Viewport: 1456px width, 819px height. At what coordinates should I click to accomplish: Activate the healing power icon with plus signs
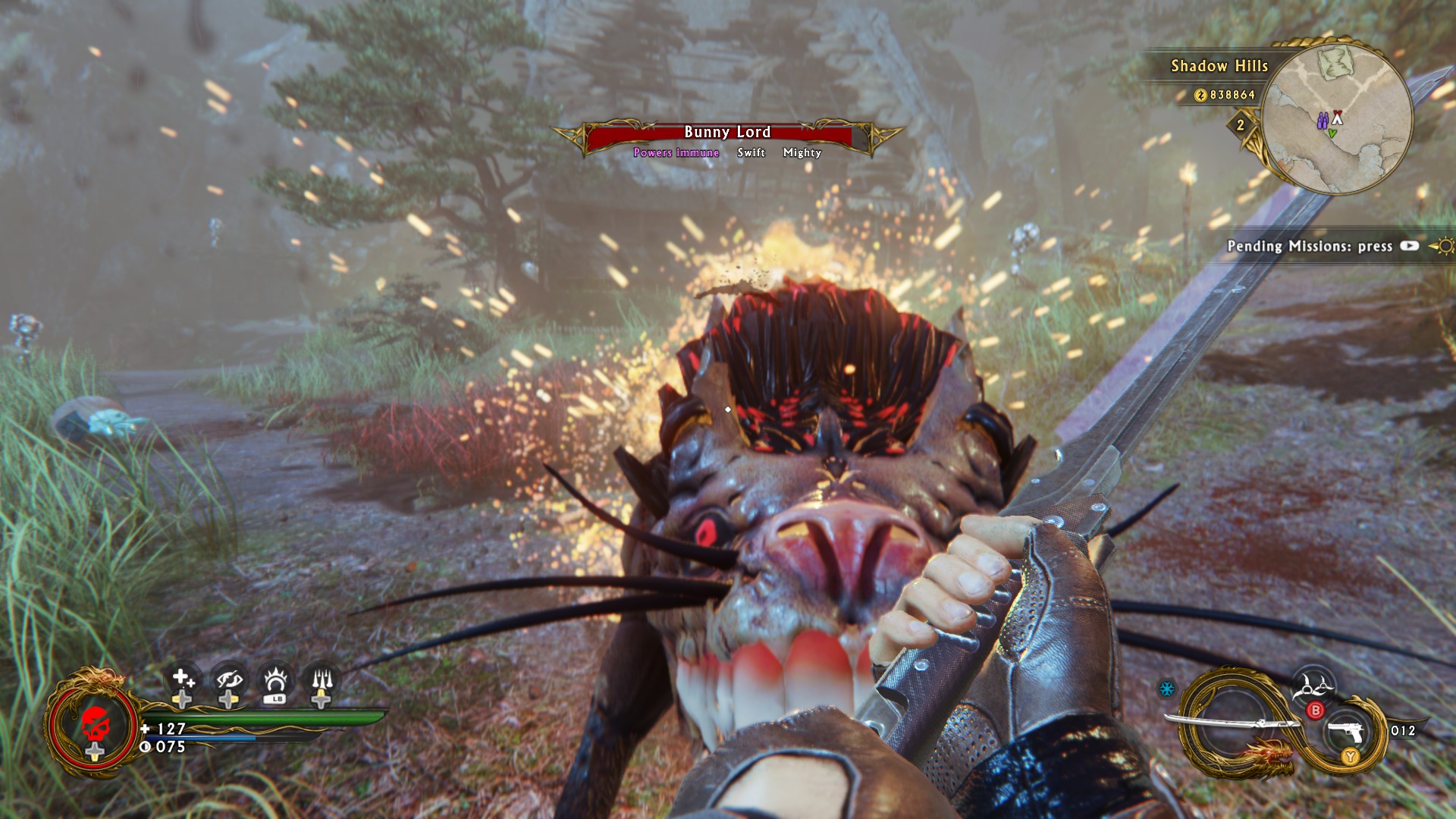pos(182,678)
